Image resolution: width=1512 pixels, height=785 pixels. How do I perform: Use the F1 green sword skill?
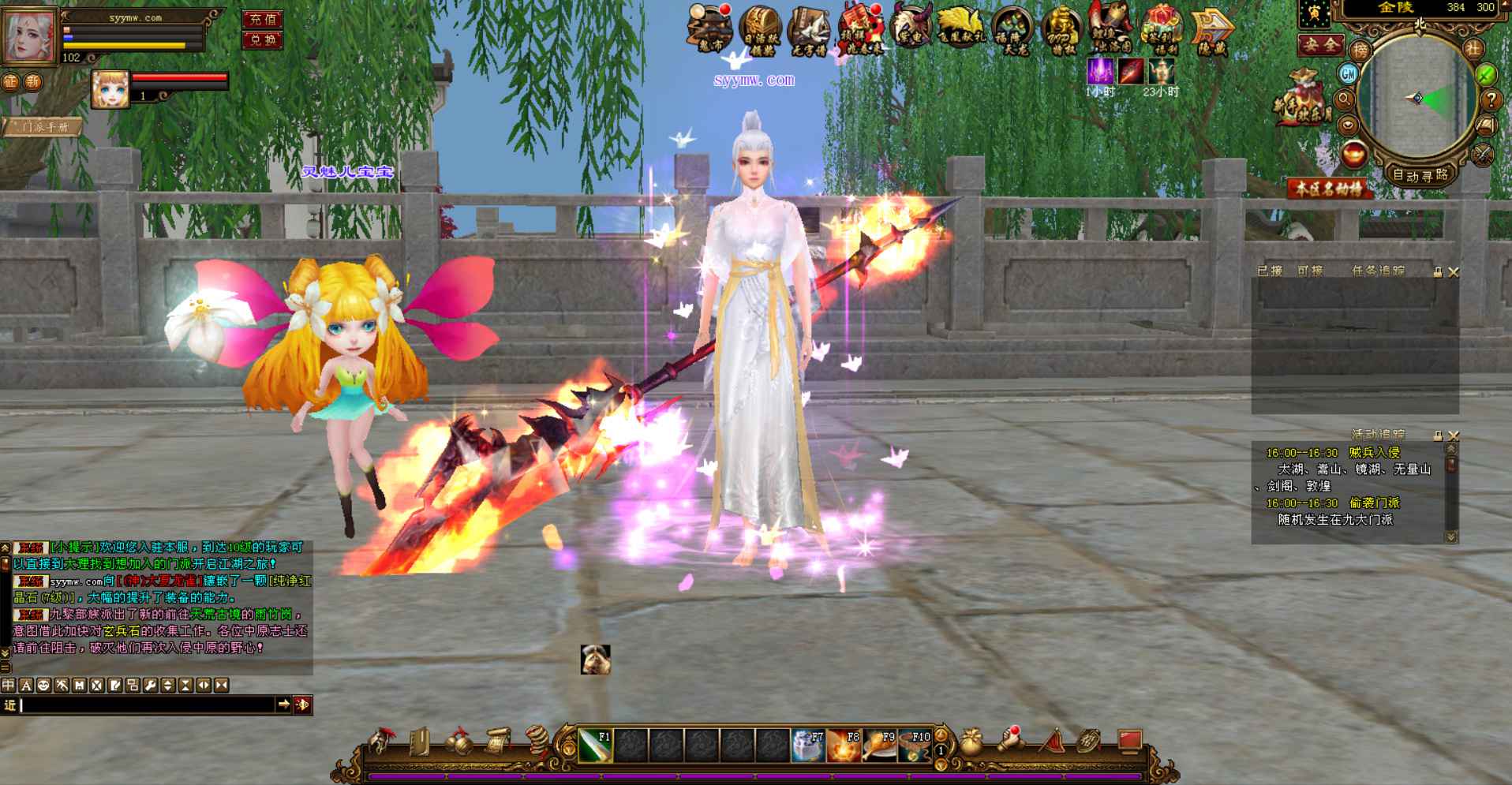(x=595, y=746)
